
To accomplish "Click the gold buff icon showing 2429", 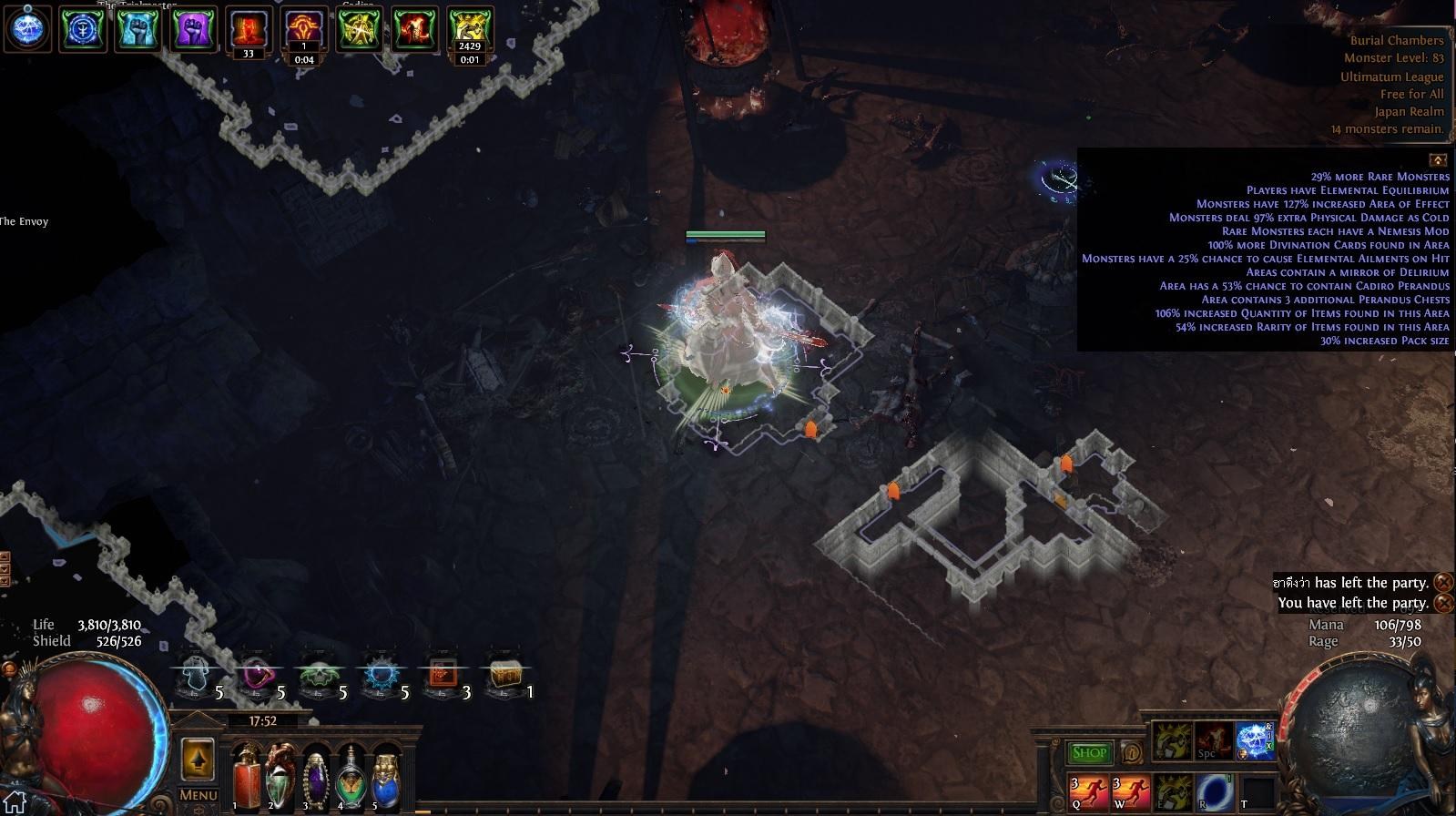I will point(469,27).
